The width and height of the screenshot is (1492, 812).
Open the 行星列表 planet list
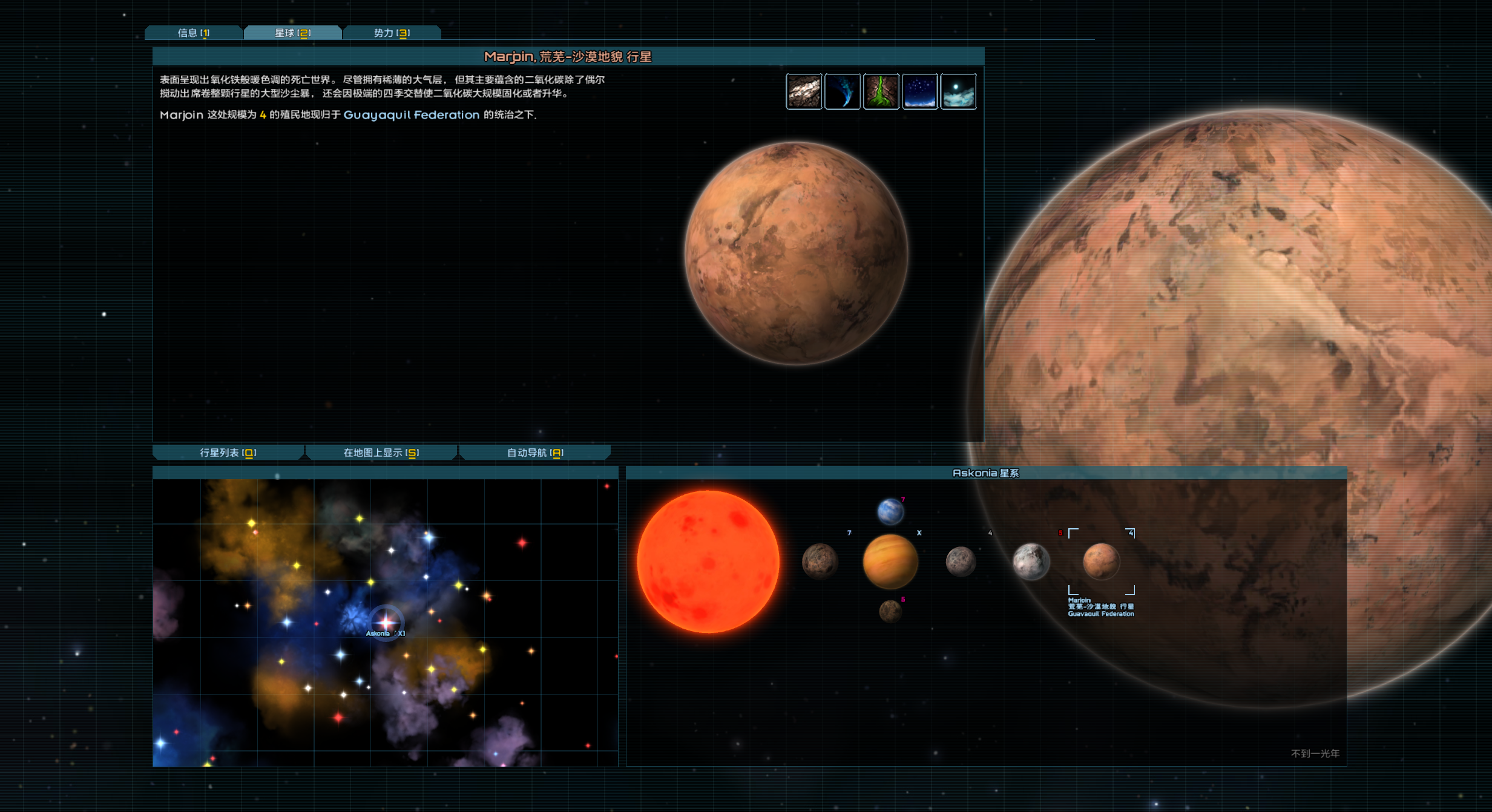pyautogui.click(x=228, y=453)
